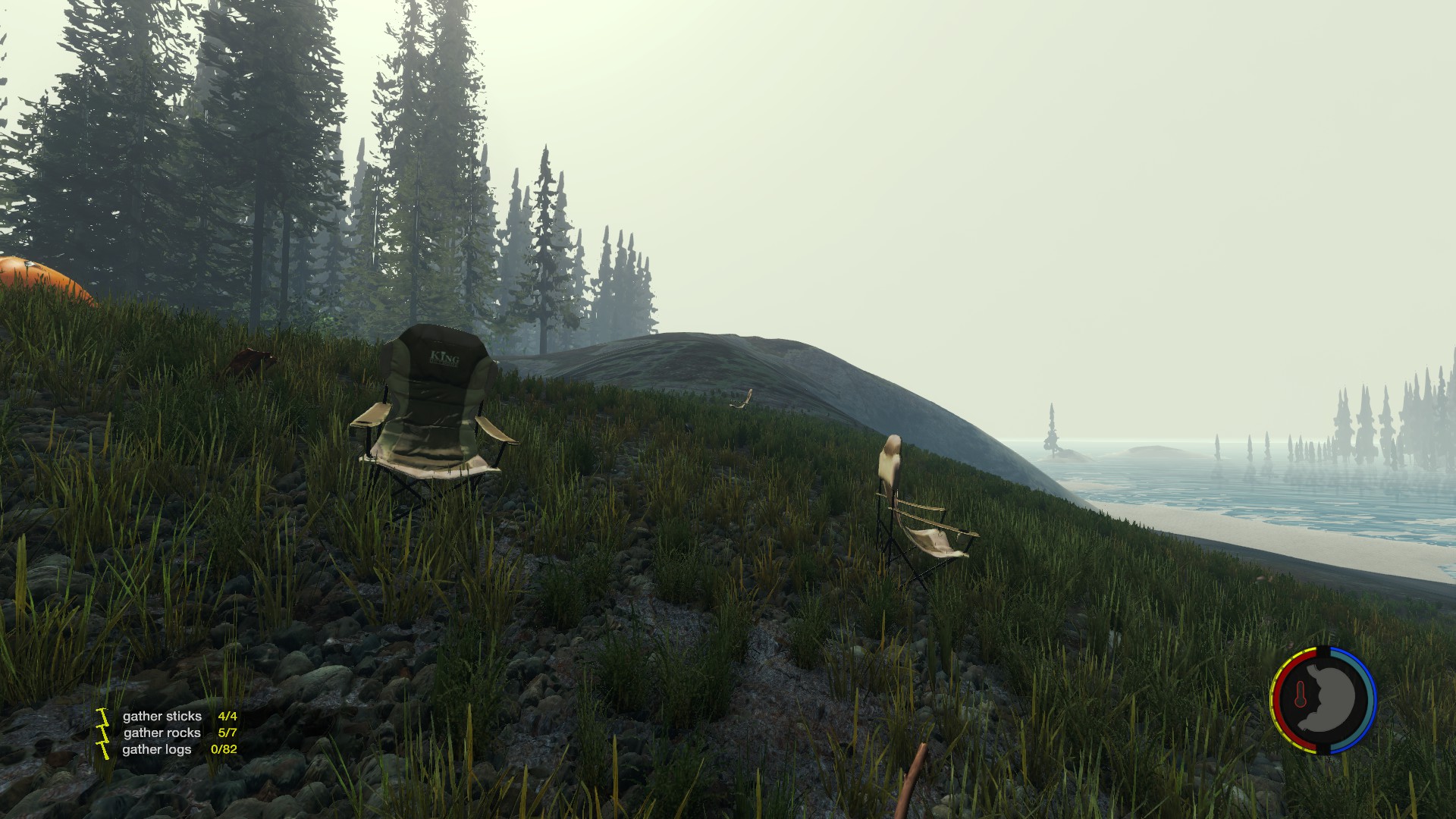The height and width of the screenshot is (819, 1456).
Task: Click the gather rocks tracker entry
Action: point(162,733)
